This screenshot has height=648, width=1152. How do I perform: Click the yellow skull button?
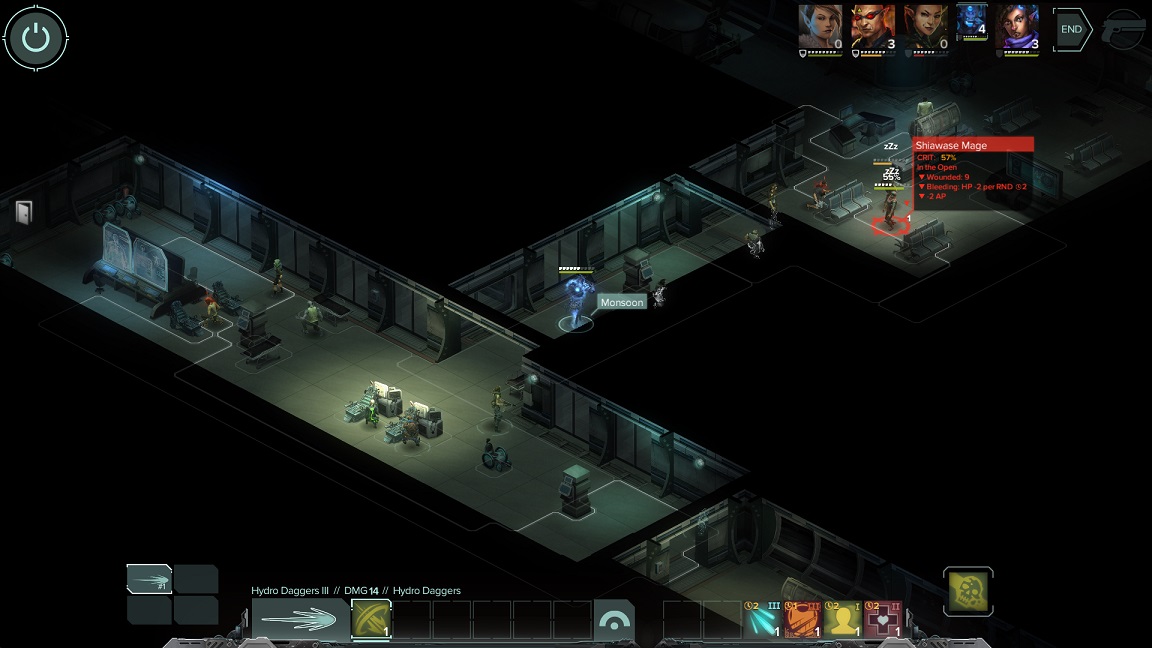[968, 592]
